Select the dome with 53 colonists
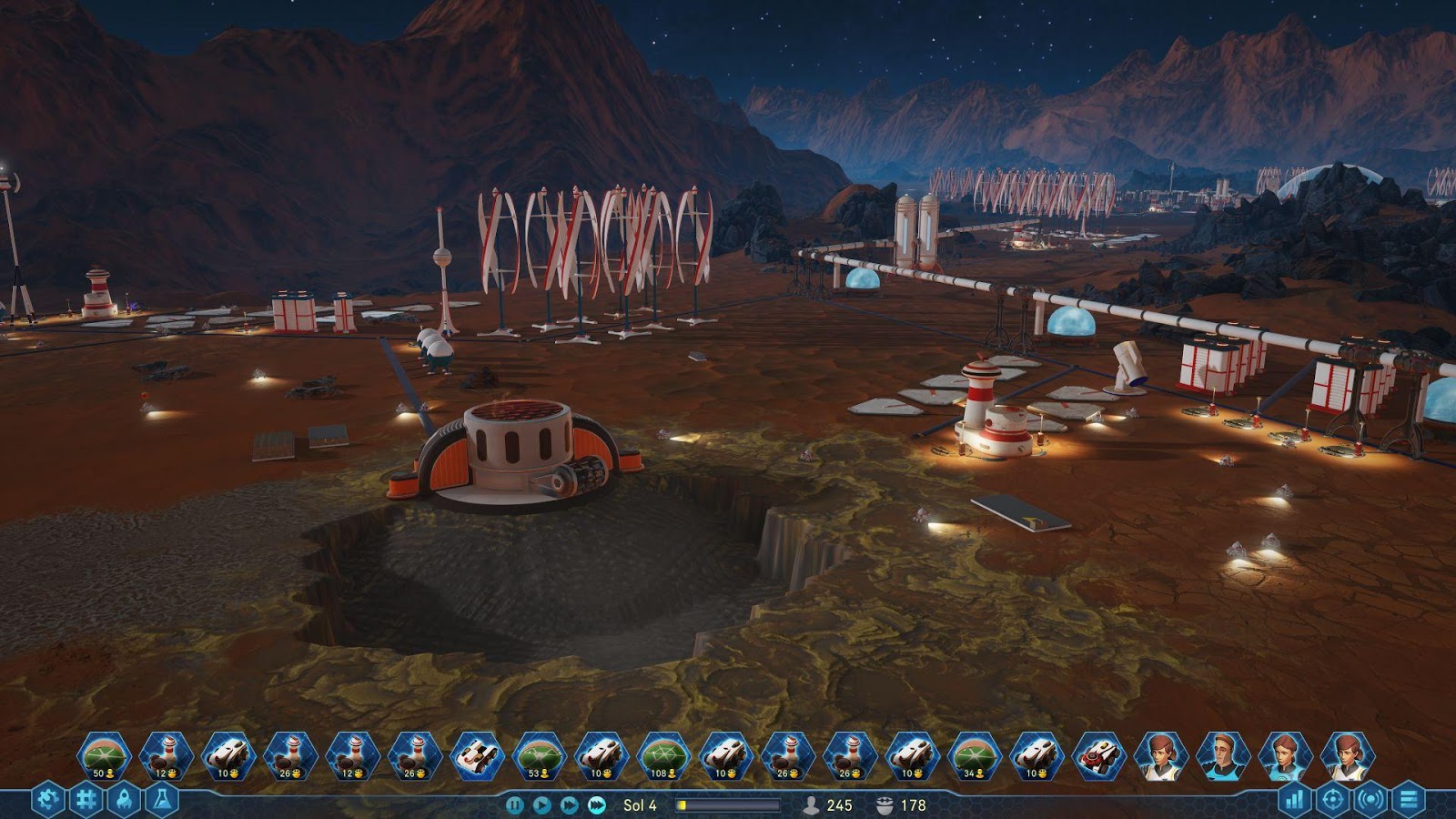Viewport: 1456px width, 819px height. click(x=539, y=756)
